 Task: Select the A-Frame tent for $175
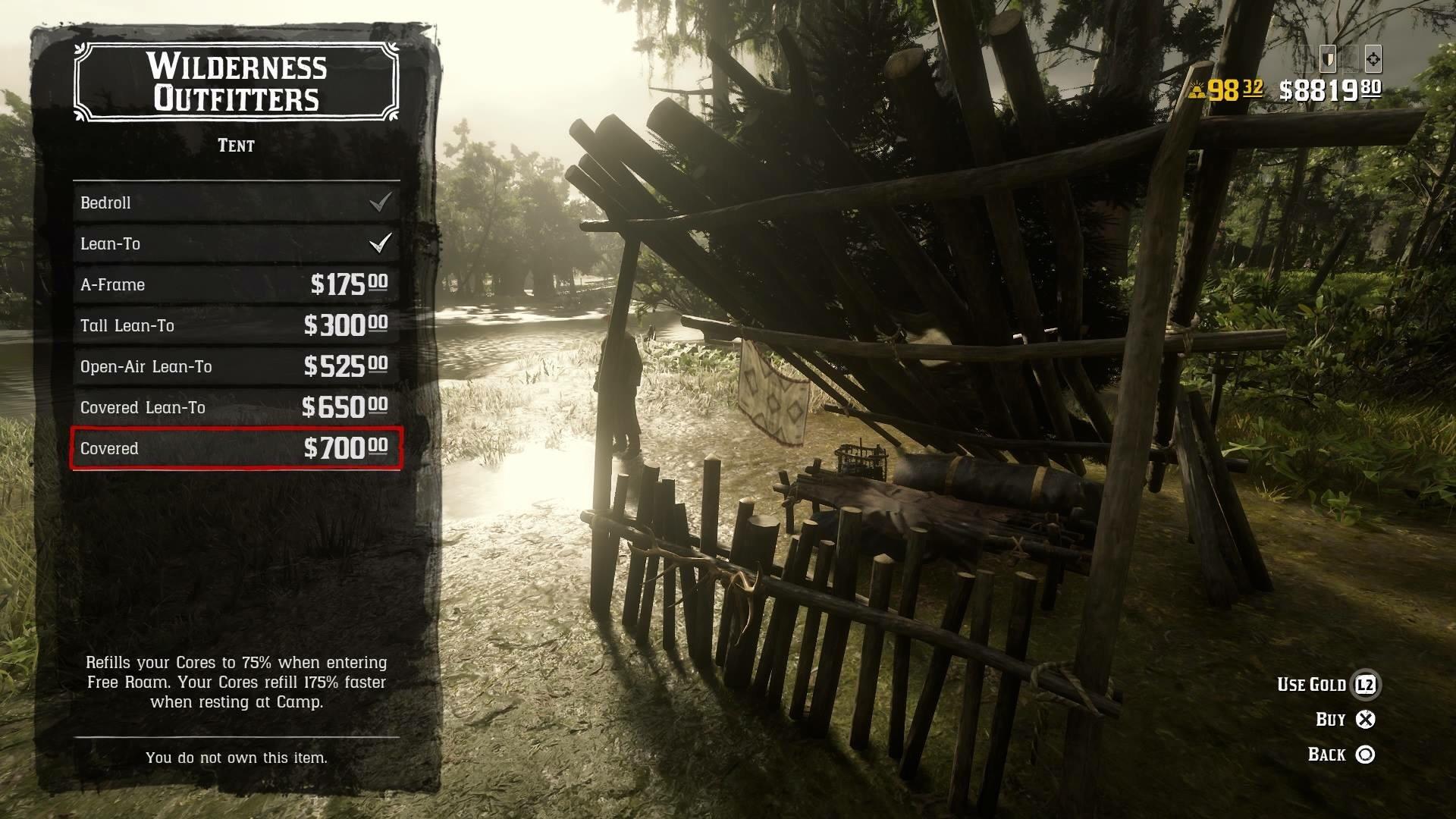(236, 284)
